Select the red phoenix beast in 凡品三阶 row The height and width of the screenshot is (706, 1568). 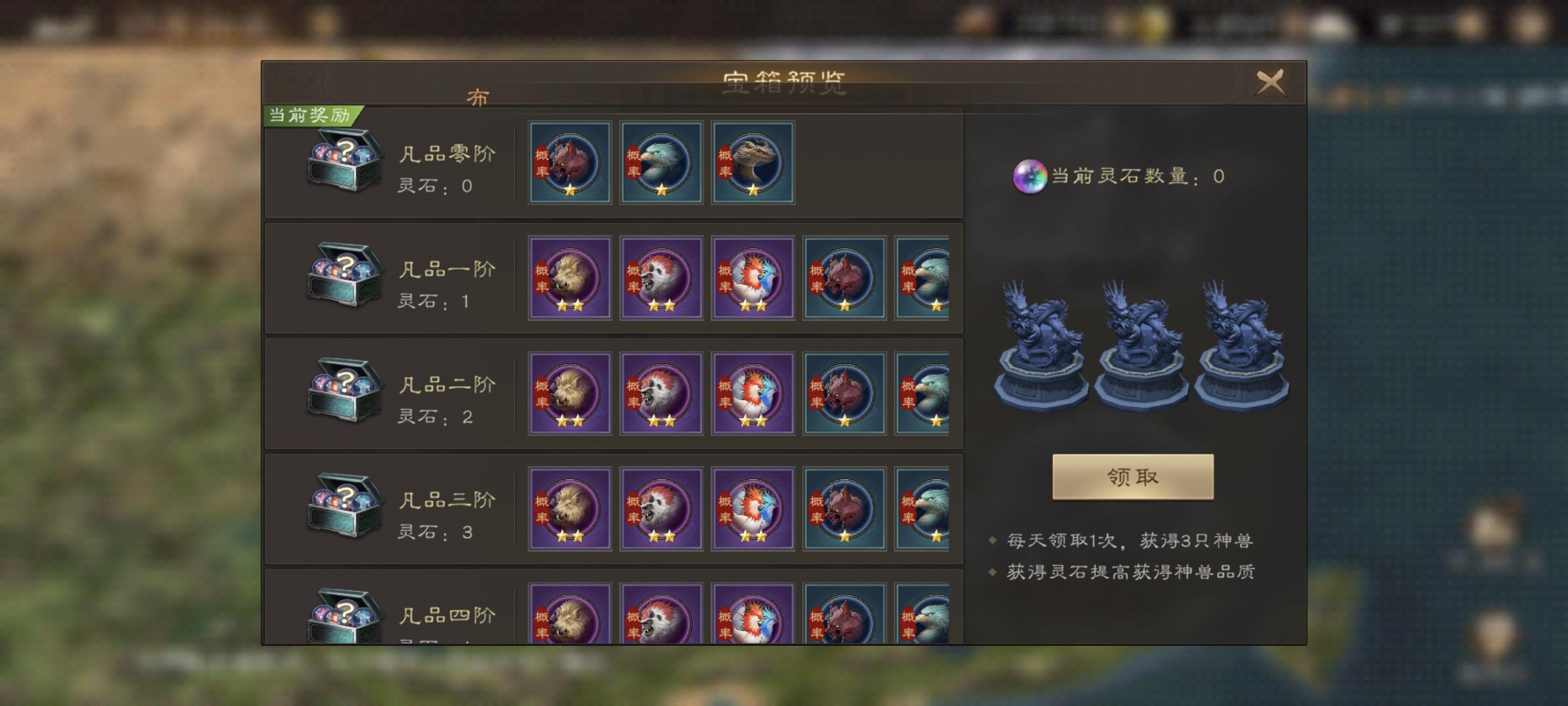(x=752, y=511)
